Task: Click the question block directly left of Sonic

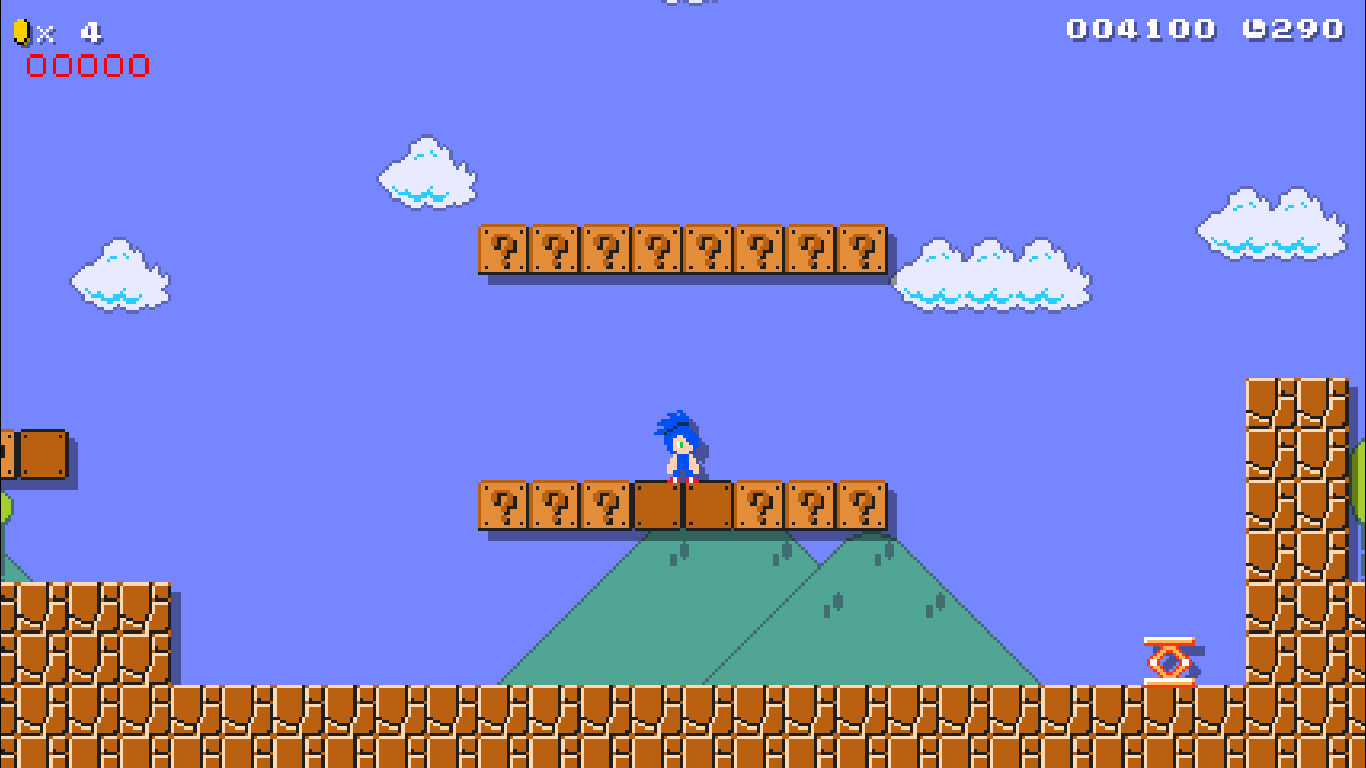Action: (608, 508)
